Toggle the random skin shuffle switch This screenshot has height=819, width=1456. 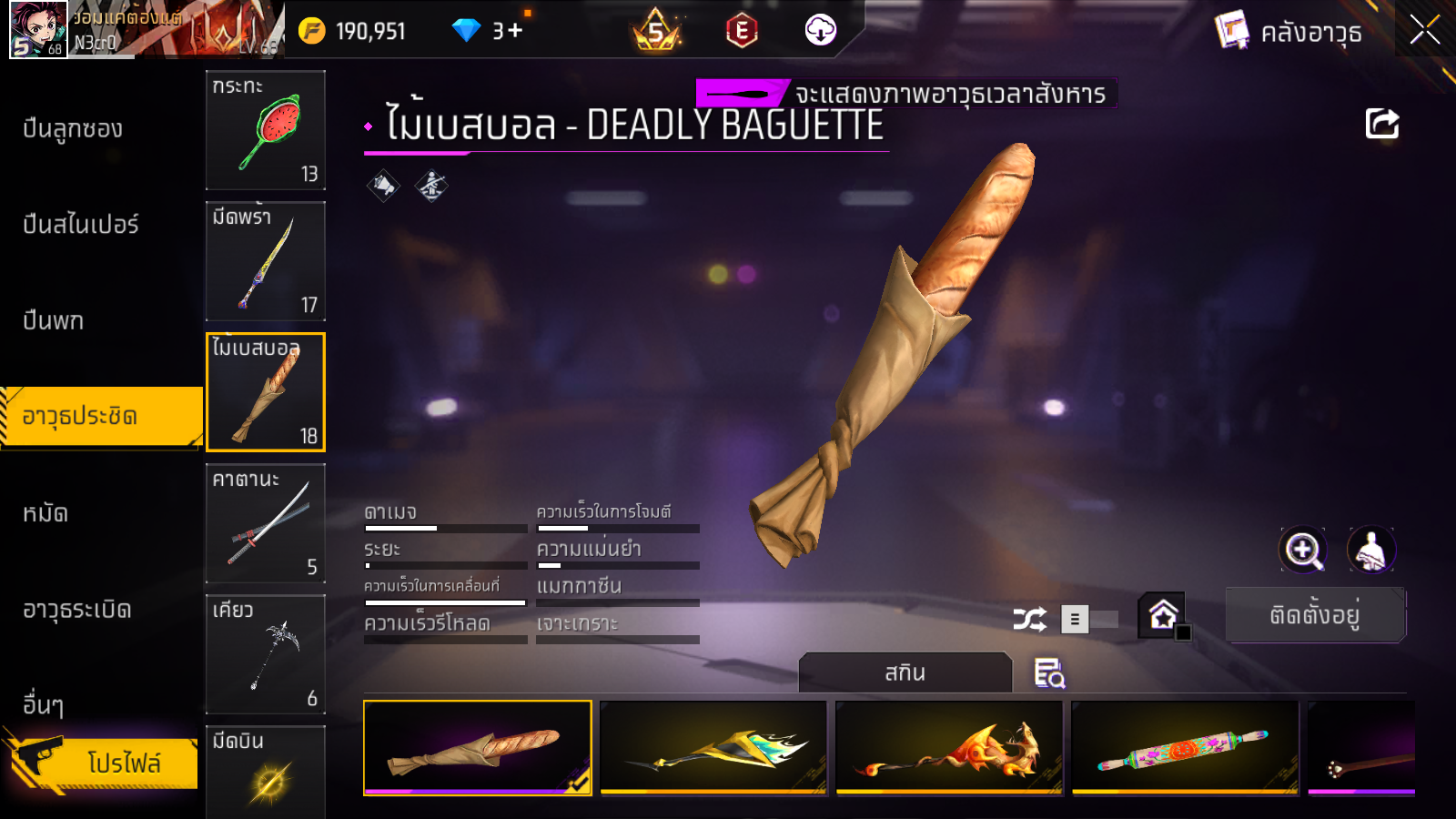pyautogui.click(x=1089, y=620)
